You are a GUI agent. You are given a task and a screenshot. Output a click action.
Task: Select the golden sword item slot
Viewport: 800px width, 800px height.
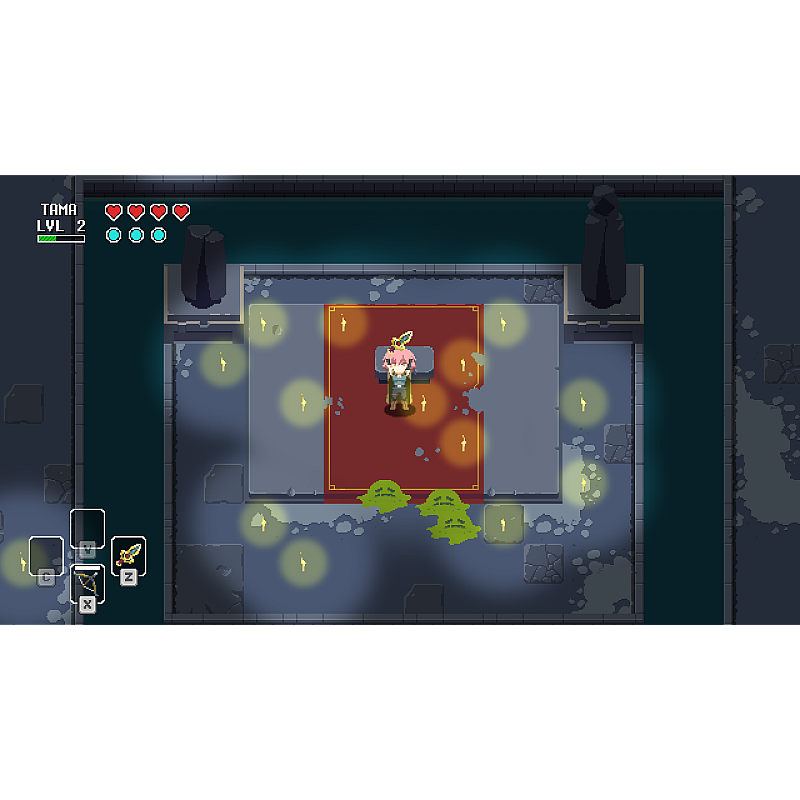pos(128,555)
